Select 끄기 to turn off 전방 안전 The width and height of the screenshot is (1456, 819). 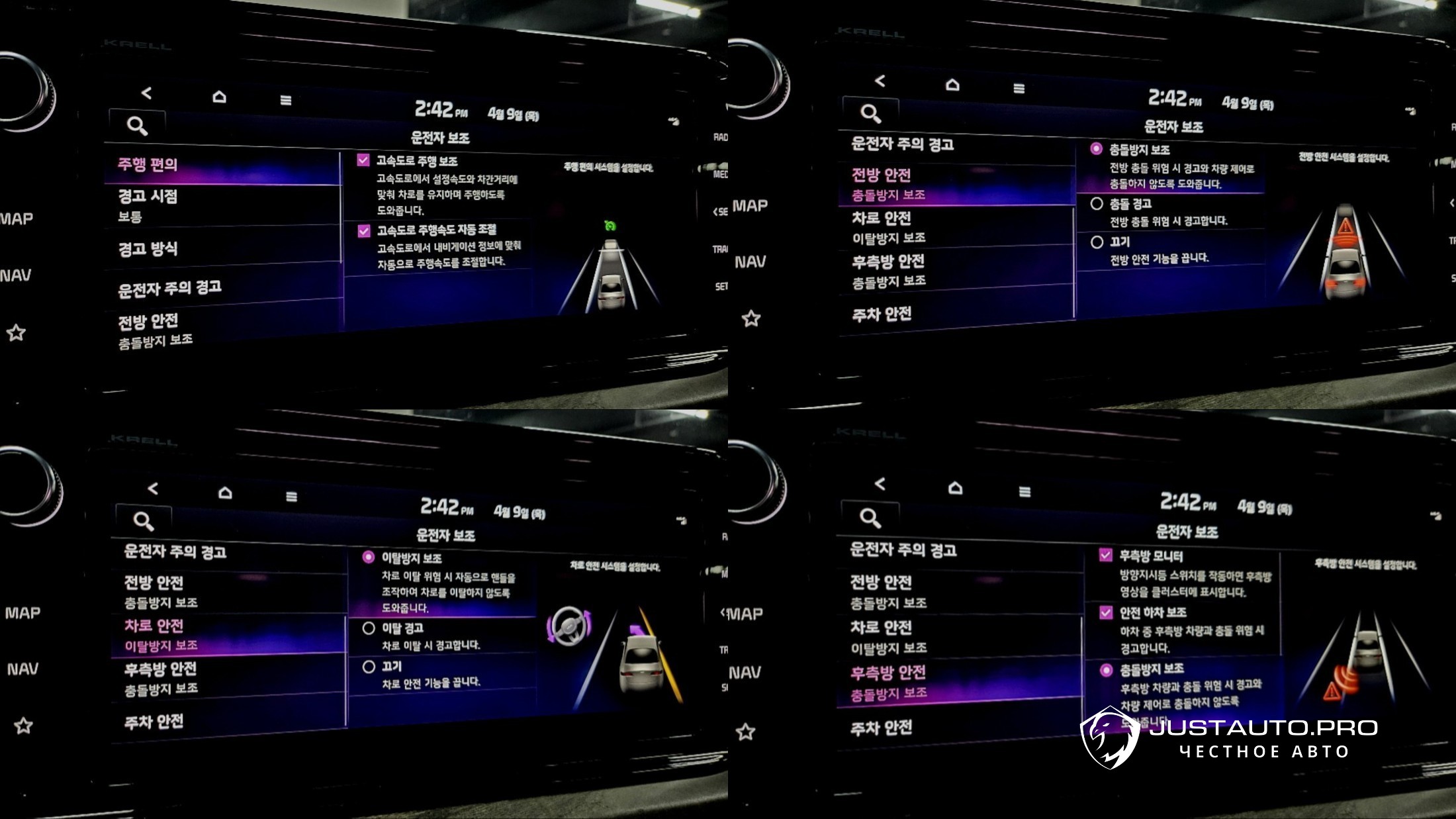tap(1097, 242)
